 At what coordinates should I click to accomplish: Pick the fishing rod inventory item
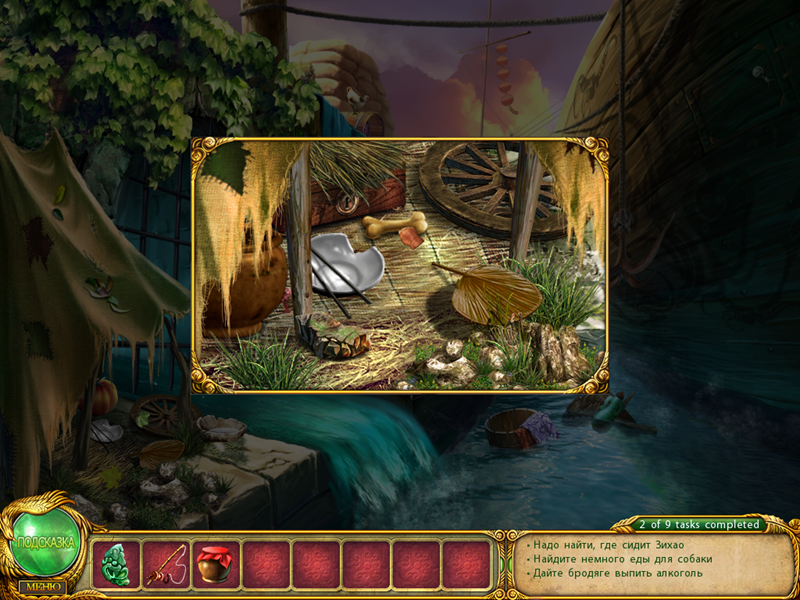click(x=166, y=565)
